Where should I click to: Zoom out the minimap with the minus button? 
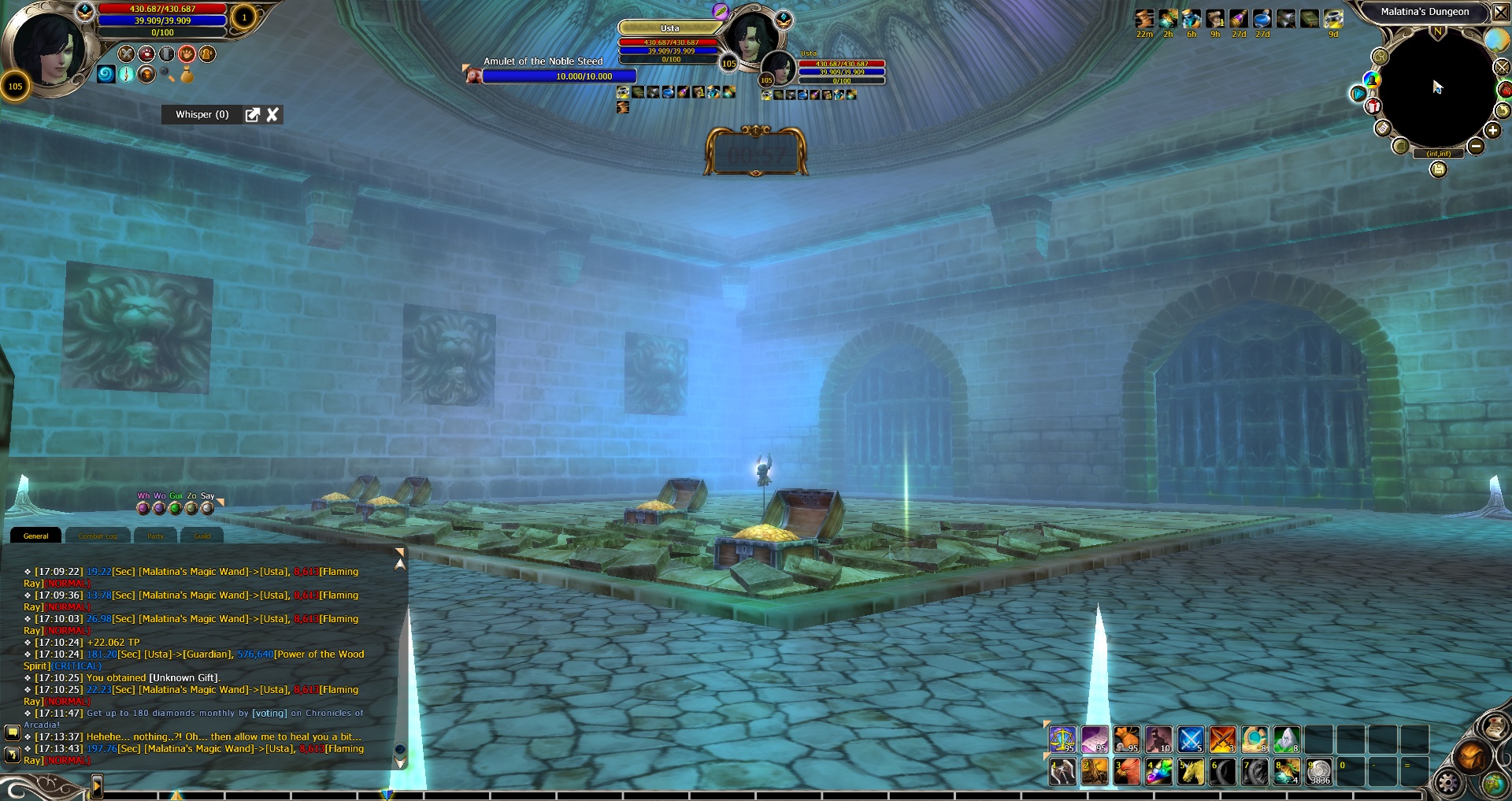coord(1476,146)
